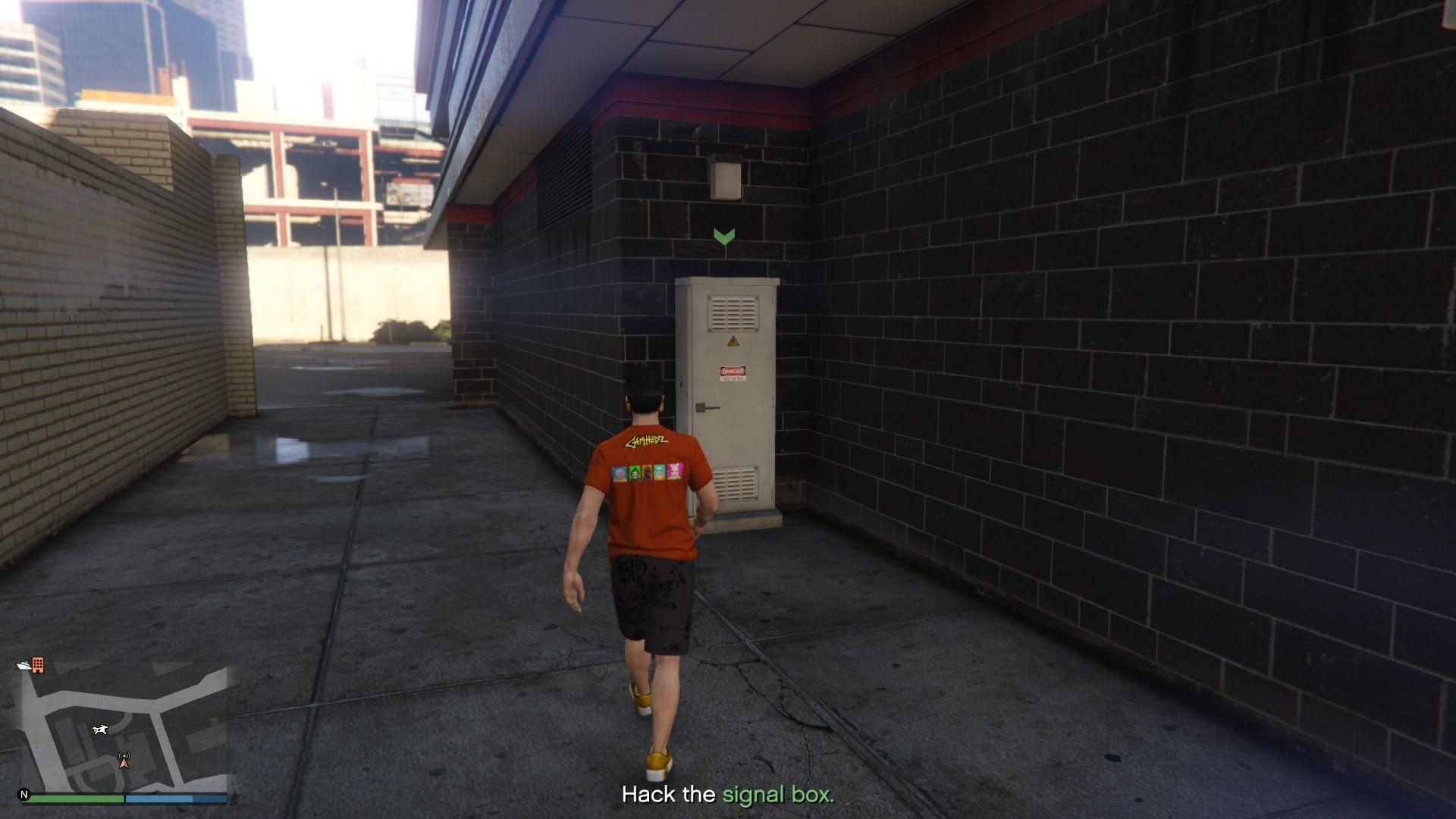The image size is (1456, 819).
Task: Select the radio tower mission icon on the minimap
Action: click(x=124, y=760)
